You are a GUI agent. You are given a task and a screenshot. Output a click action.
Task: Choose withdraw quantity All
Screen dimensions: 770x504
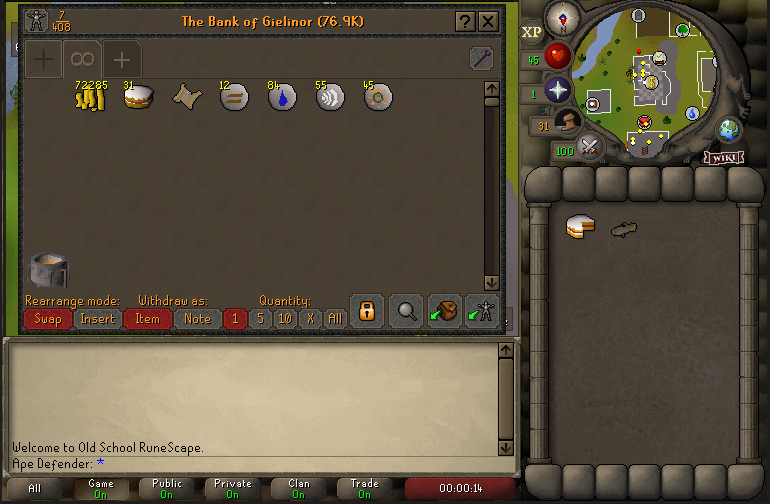[335, 319]
